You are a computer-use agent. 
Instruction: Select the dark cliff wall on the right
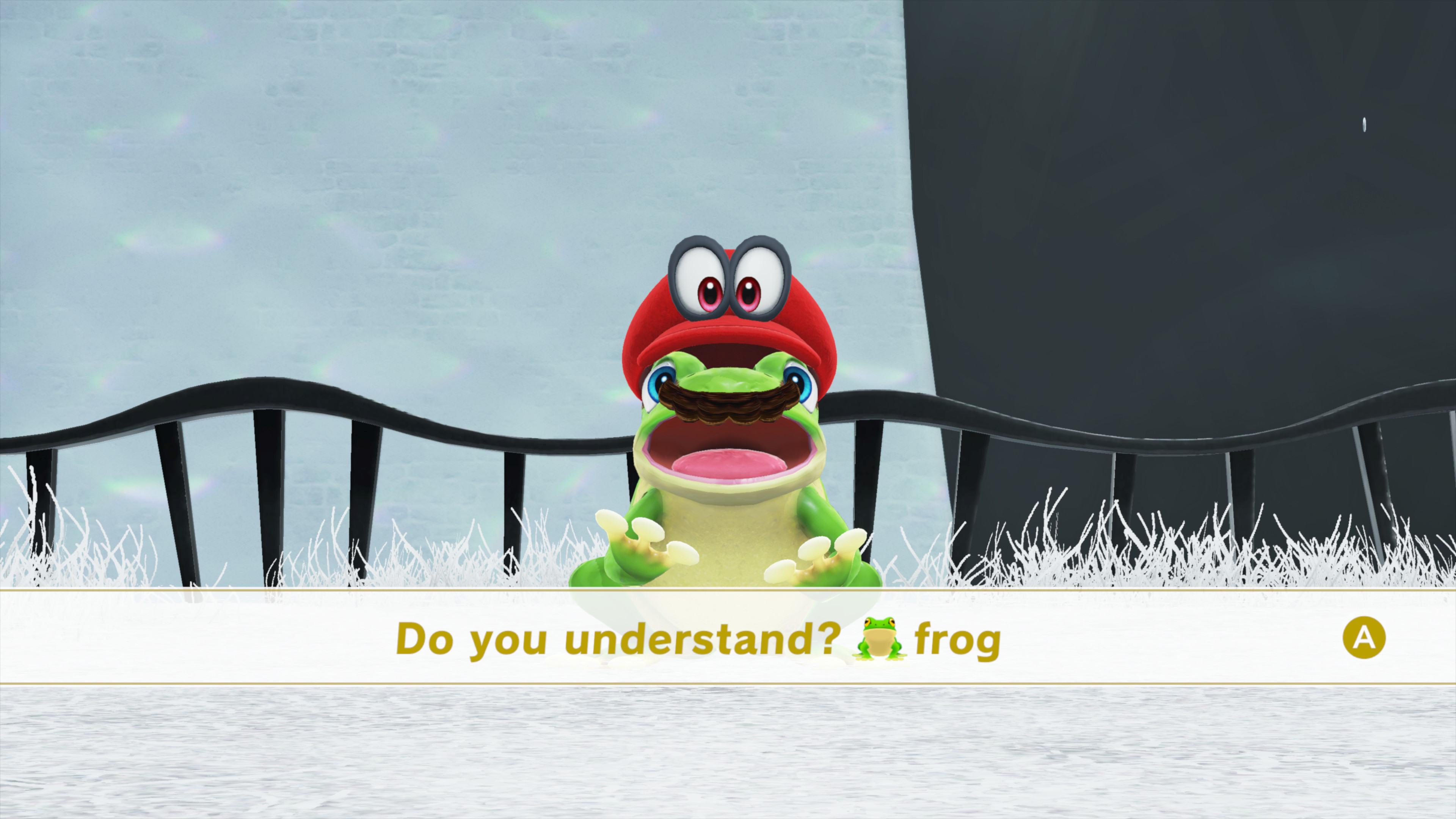[x=1187, y=226]
